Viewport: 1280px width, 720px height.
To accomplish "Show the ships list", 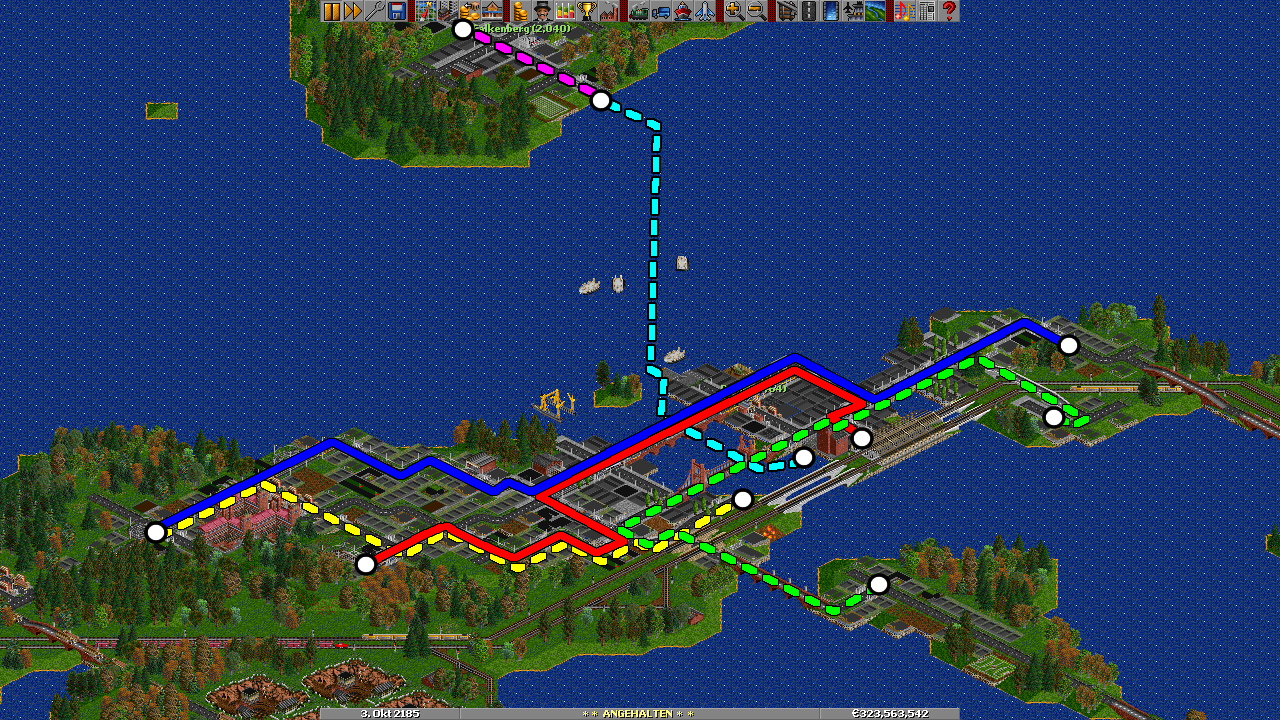I will click(682, 11).
